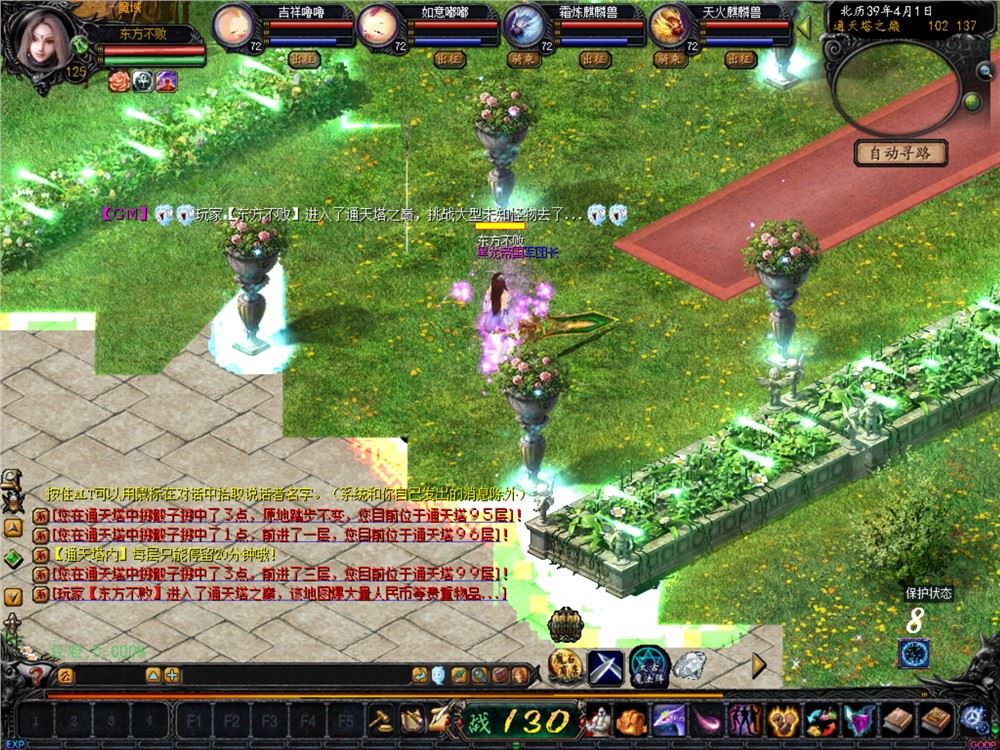
Task: Open the gavel auction icon
Action: click(382, 719)
